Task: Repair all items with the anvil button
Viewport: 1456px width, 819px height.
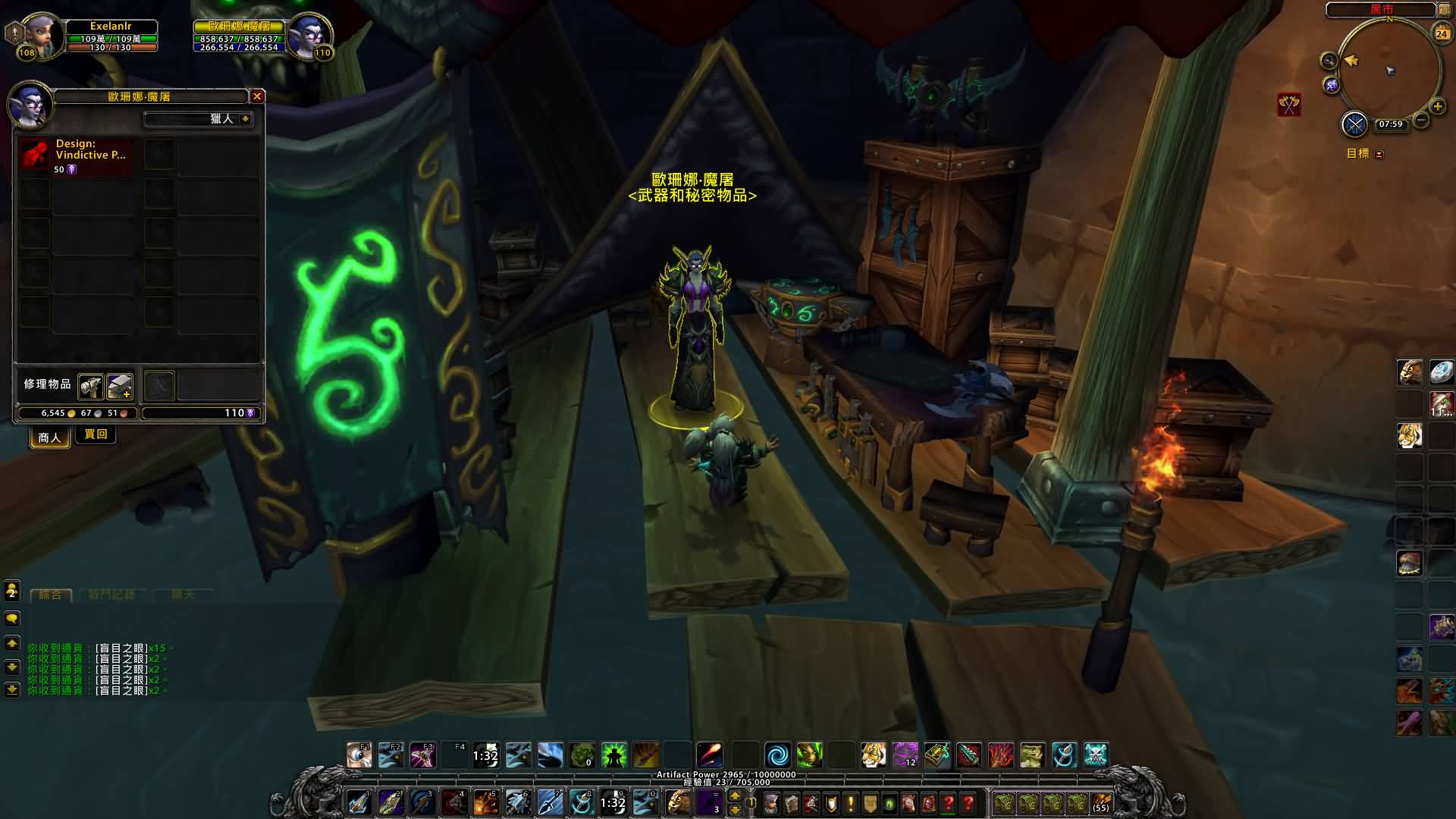Action: click(x=120, y=386)
